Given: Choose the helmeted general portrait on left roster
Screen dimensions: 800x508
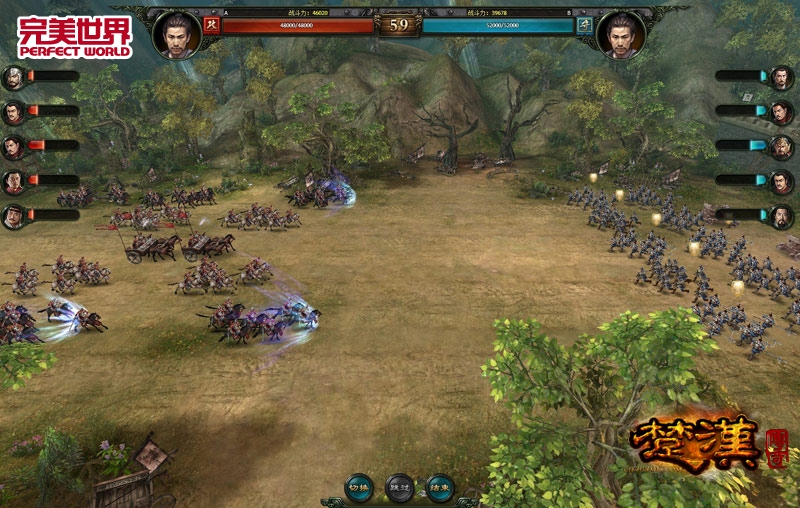Looking at the screenshot, I should pyautogui.click(x=14, y=78).
